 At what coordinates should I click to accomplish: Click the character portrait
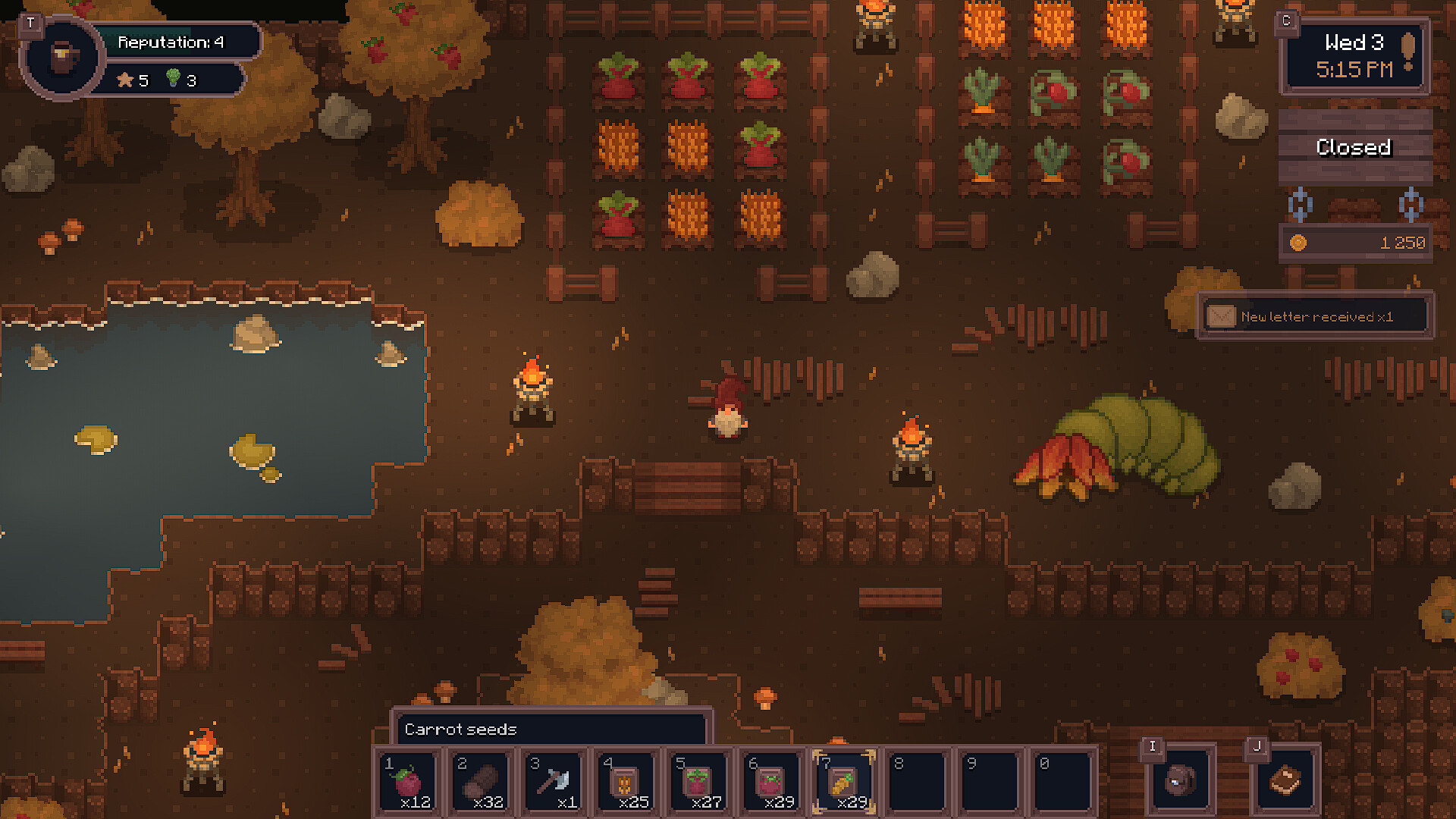(x=63, y=57)
